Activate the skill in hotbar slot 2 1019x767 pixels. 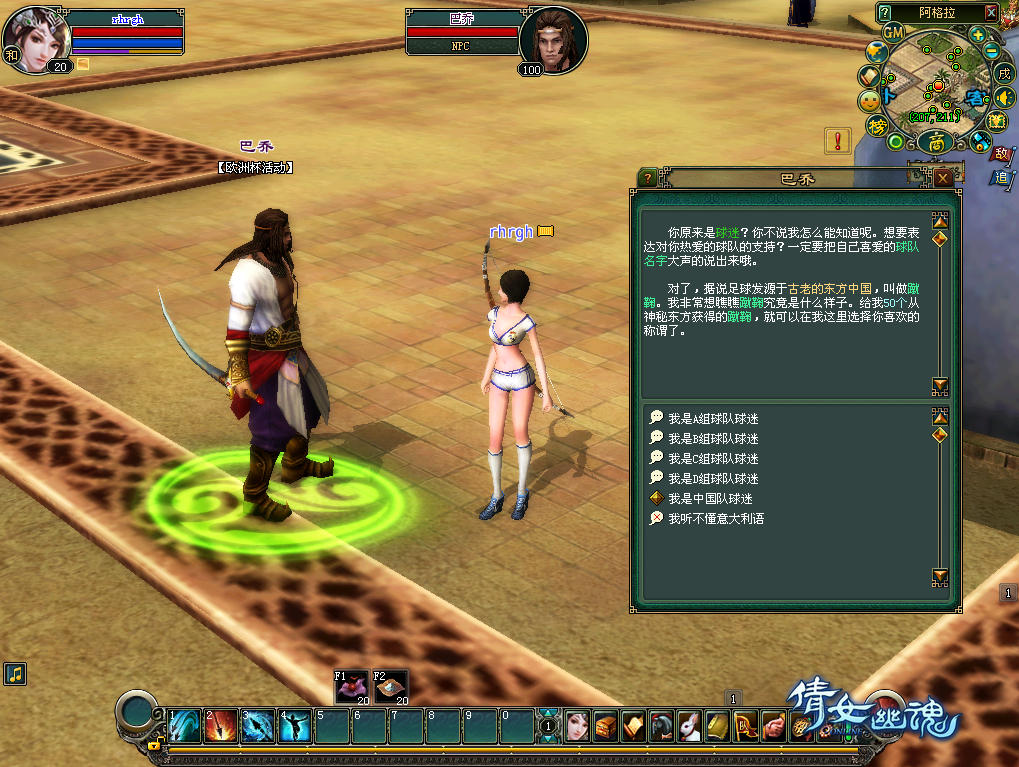[x=221, y=725]
